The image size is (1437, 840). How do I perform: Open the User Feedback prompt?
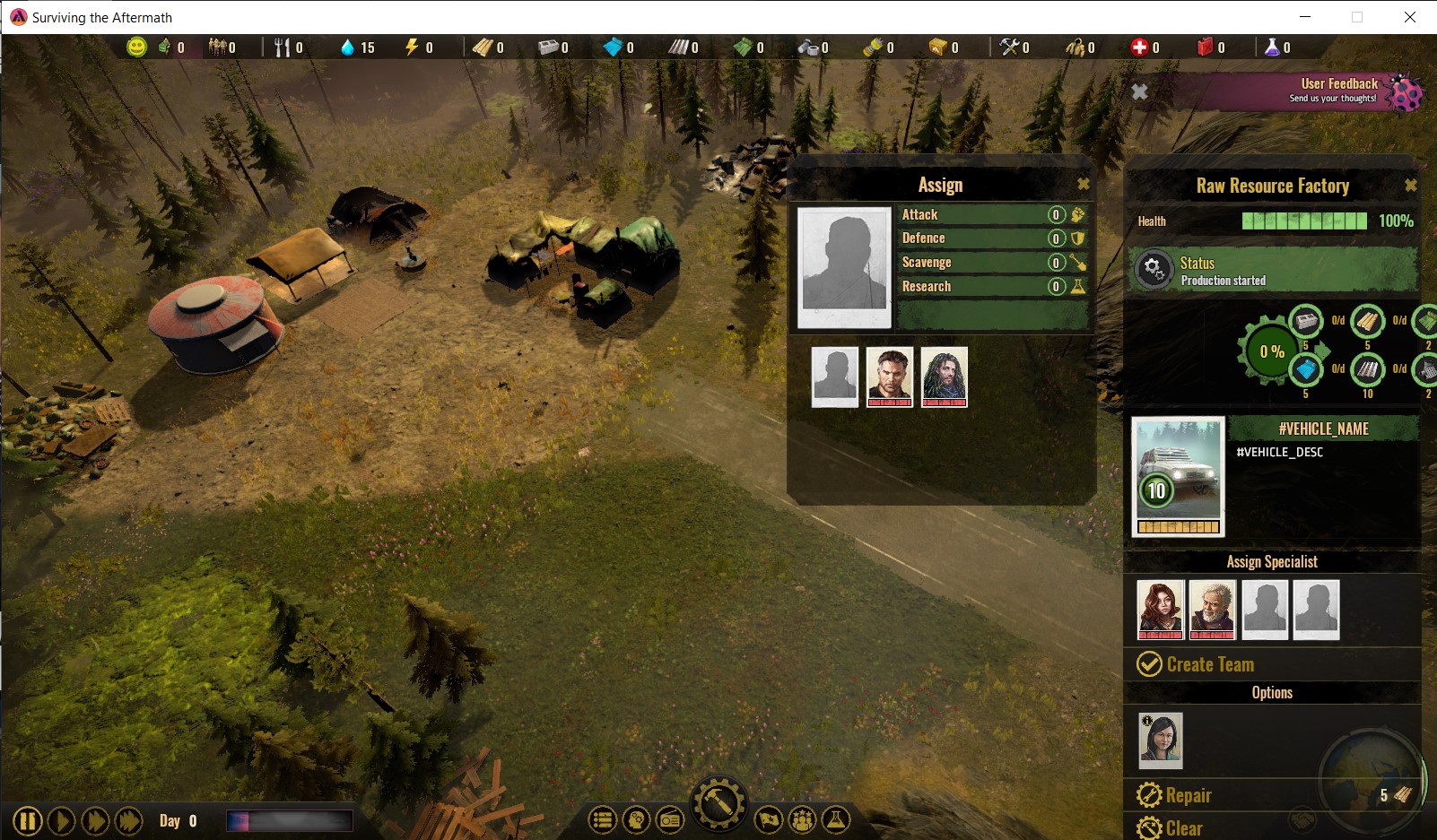pos(1338,91)
